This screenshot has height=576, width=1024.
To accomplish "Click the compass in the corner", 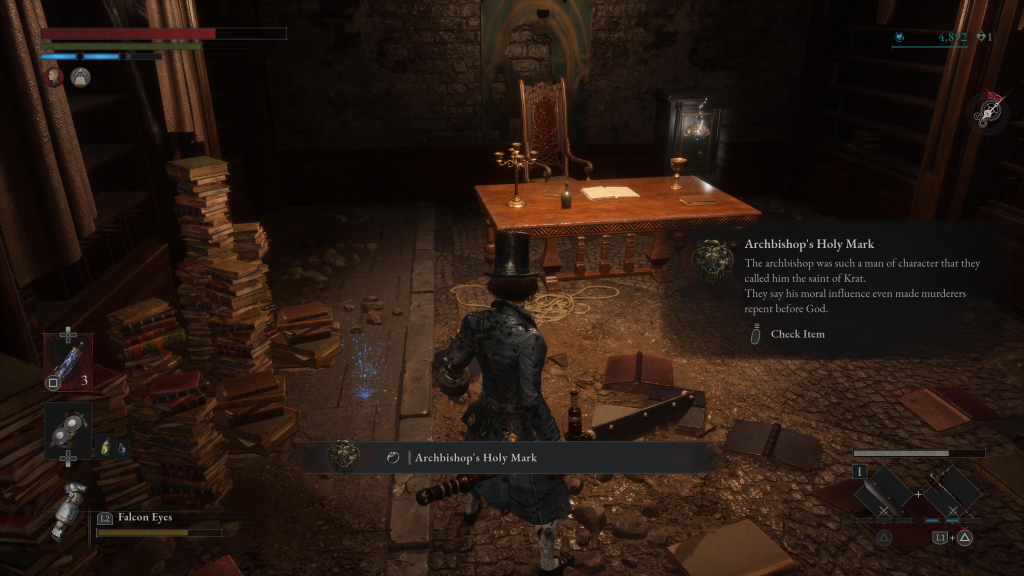I will [989, 110].
